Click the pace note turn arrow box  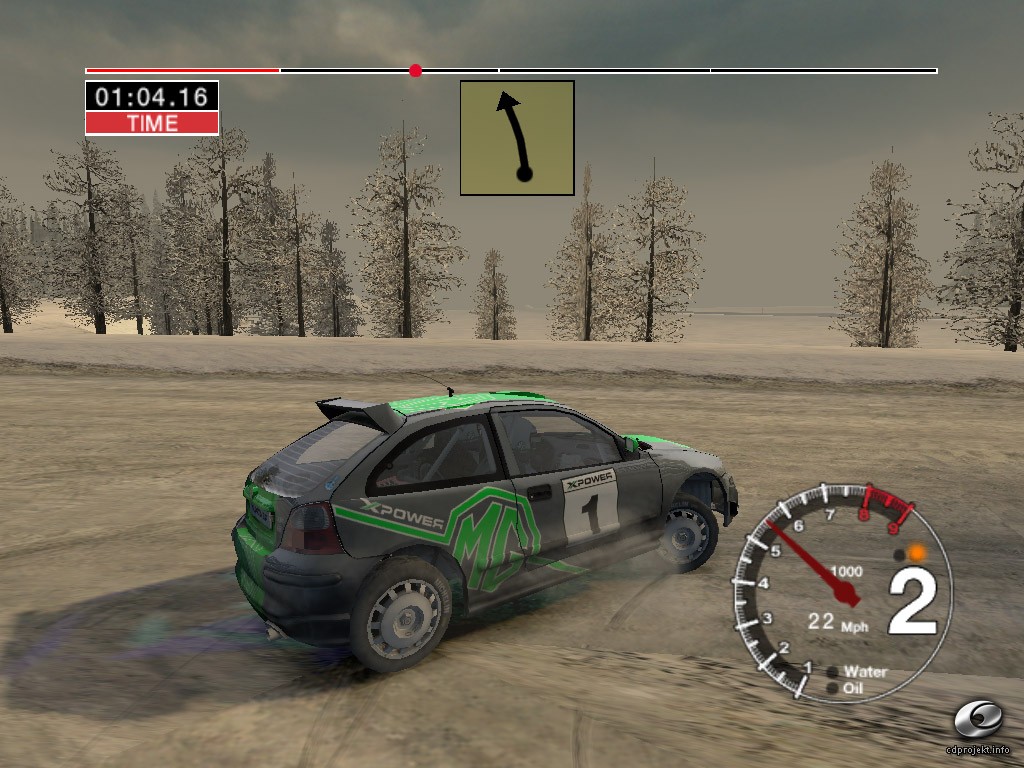click(517, 138)
